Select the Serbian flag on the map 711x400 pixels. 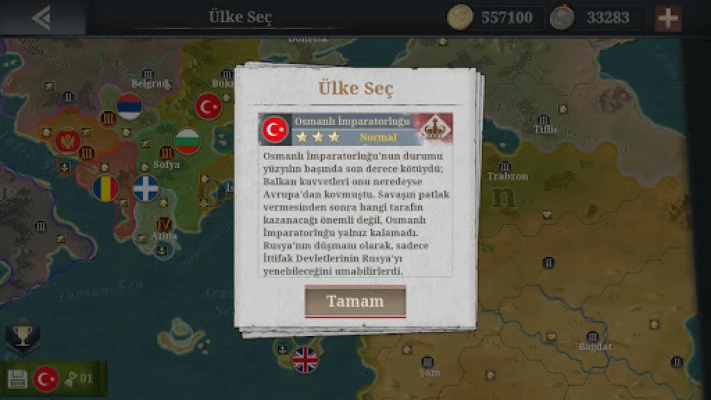(129, 106)
